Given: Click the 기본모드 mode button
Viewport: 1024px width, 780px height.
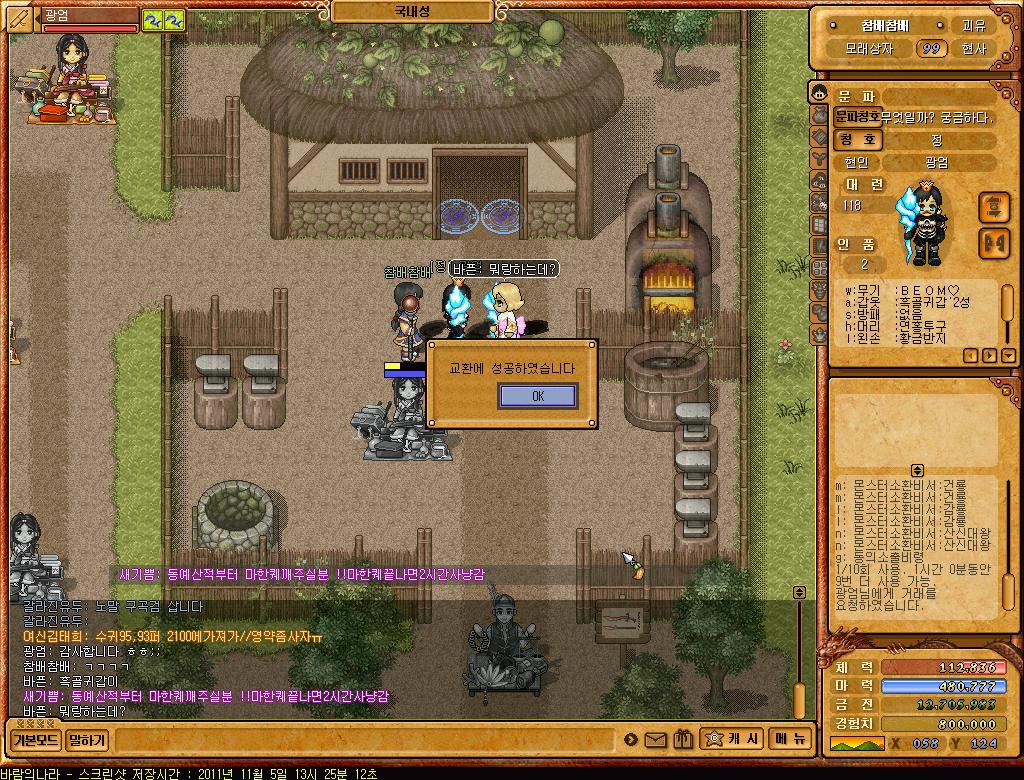Looking at the screenshot, I should (x=35, y=741).
